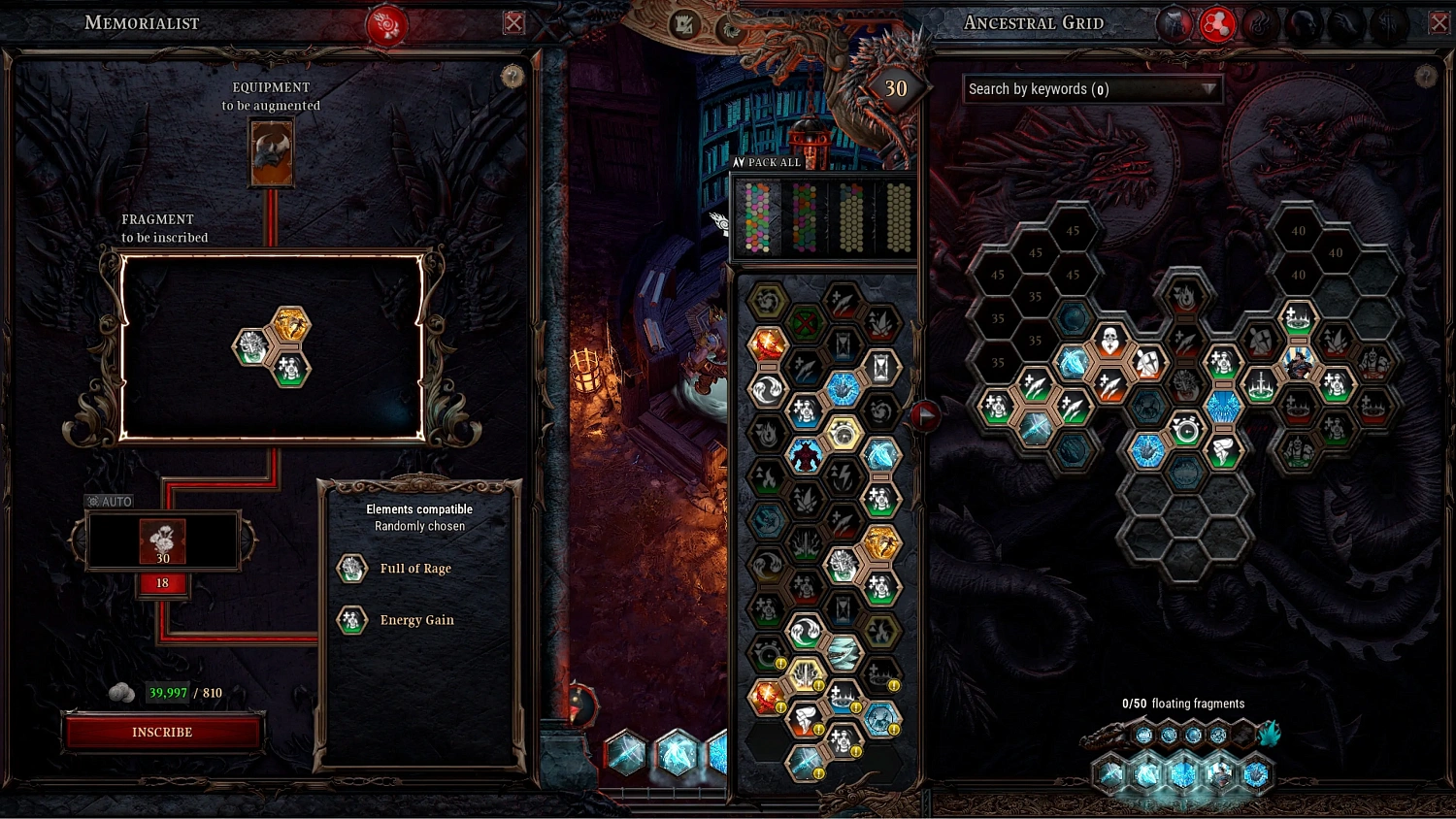The height and width of the screenshot is (819, 1456).
Task: Click the INSCRIBE button
Action: pos(163,732)
